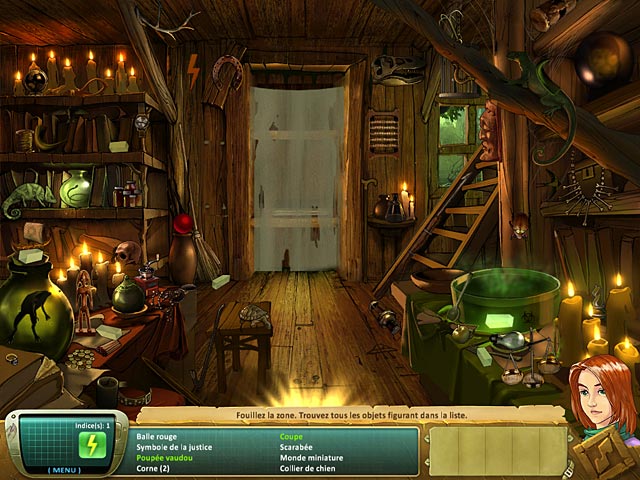Pick the 'Scarabée' list entry
Viewport: 640px width, 480px height.
[297, 447]
